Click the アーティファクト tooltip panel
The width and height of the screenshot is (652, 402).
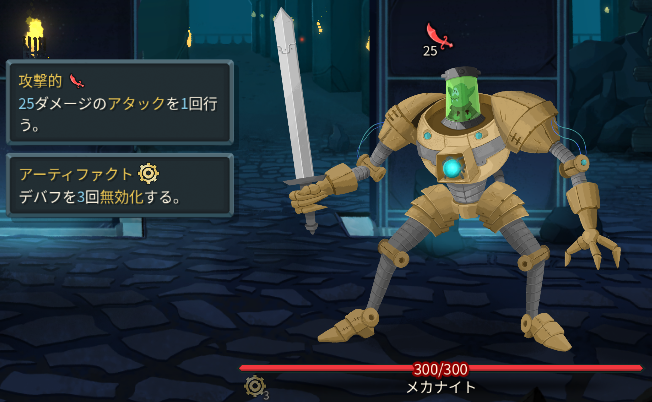(119, 184)
